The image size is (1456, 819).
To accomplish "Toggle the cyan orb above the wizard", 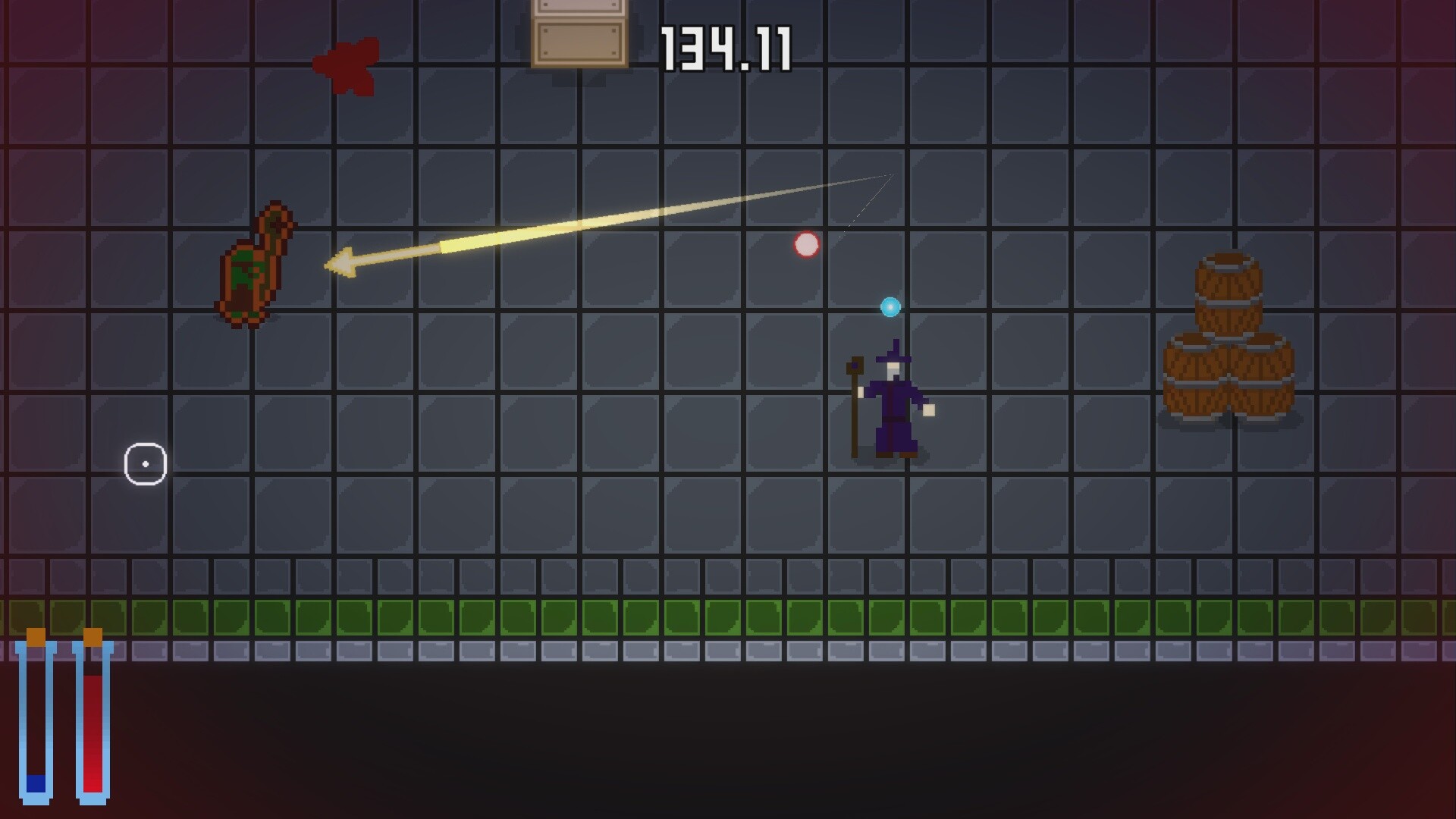I will point(890,307).
